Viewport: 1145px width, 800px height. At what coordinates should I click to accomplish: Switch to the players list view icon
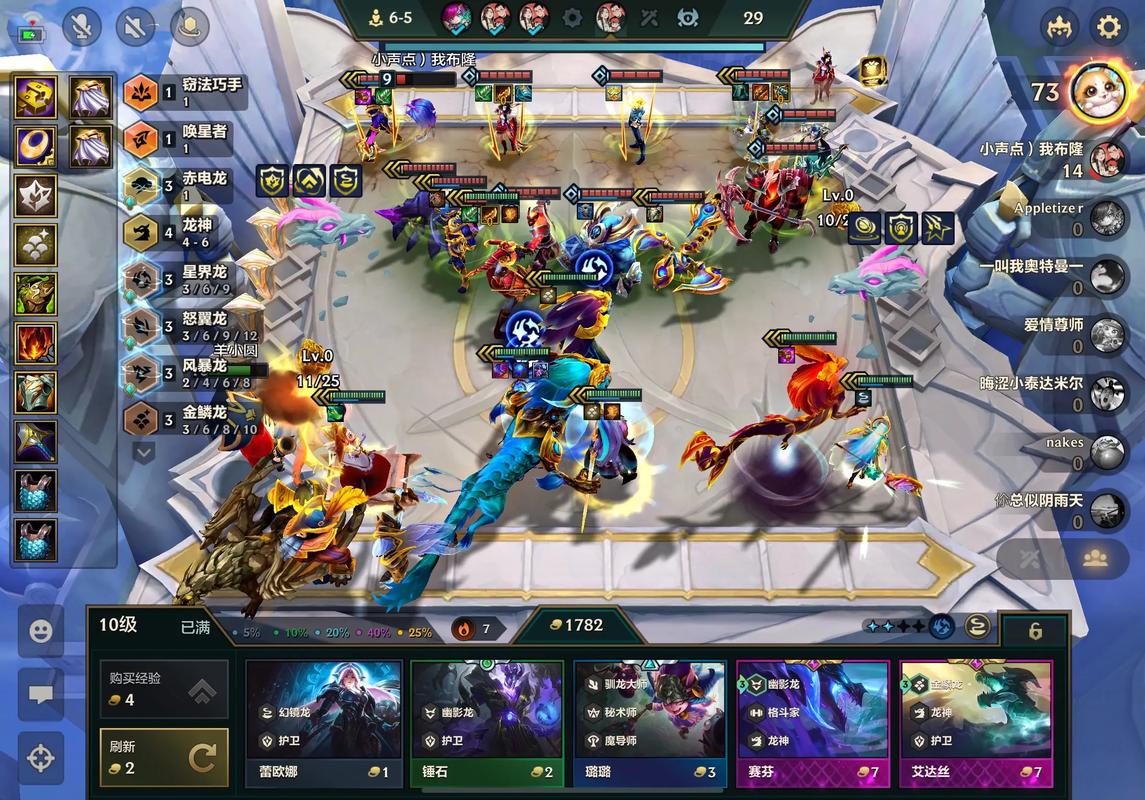(x=1095, y=559)
